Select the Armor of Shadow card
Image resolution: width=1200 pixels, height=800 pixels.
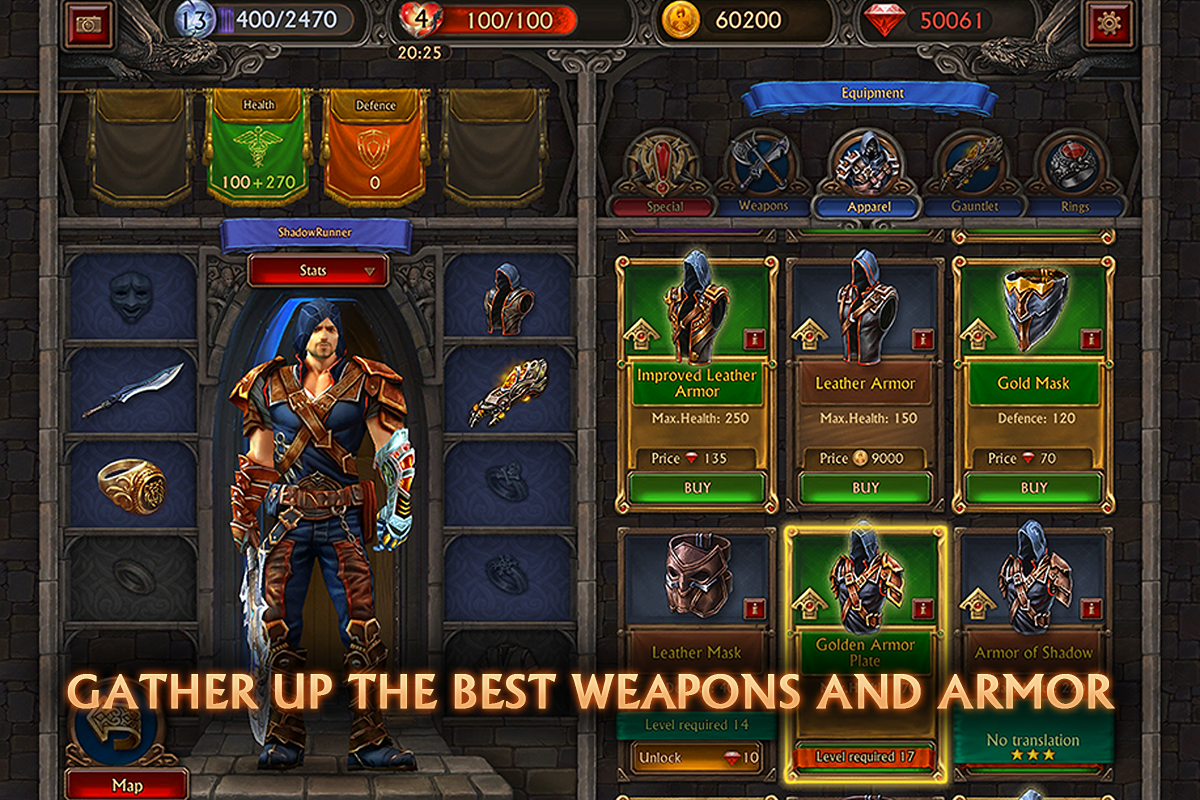pyautogui.click(x=1033, y=620)
